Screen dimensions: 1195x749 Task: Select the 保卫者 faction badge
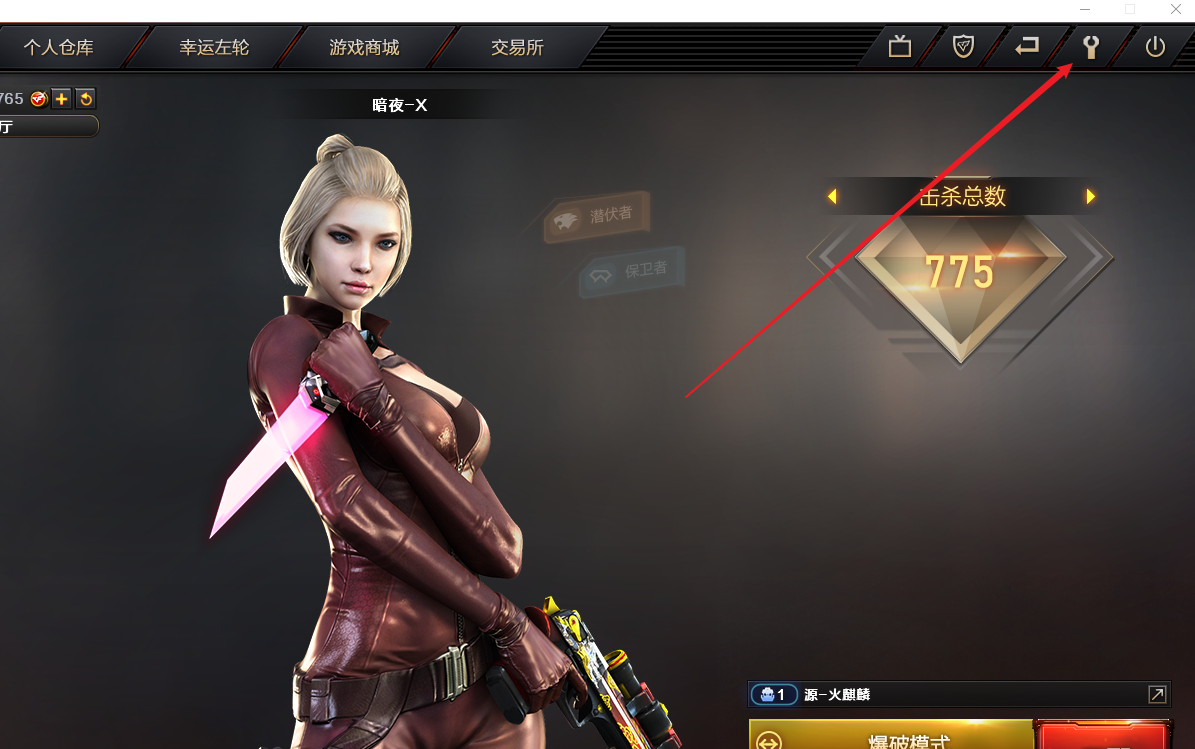[x=632, y=271]
